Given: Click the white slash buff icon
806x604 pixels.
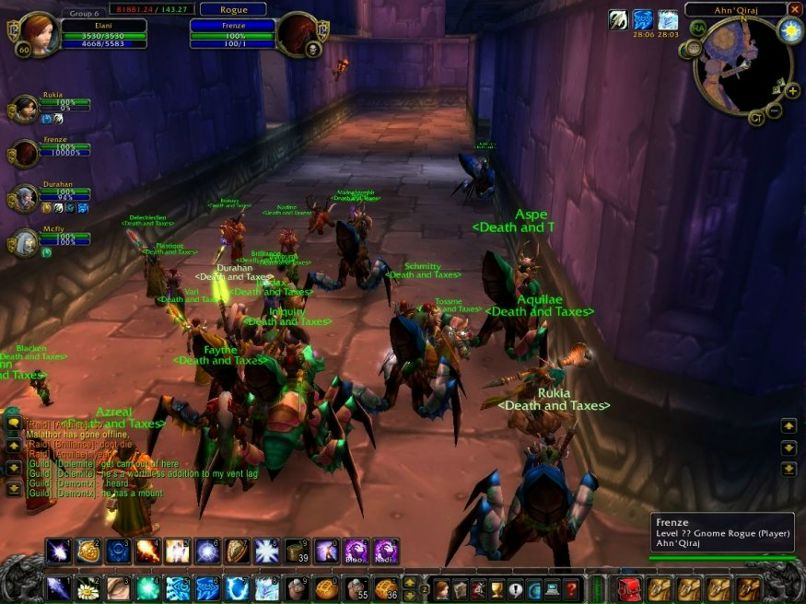Looking at the screenshot, I should coord(619,20).
